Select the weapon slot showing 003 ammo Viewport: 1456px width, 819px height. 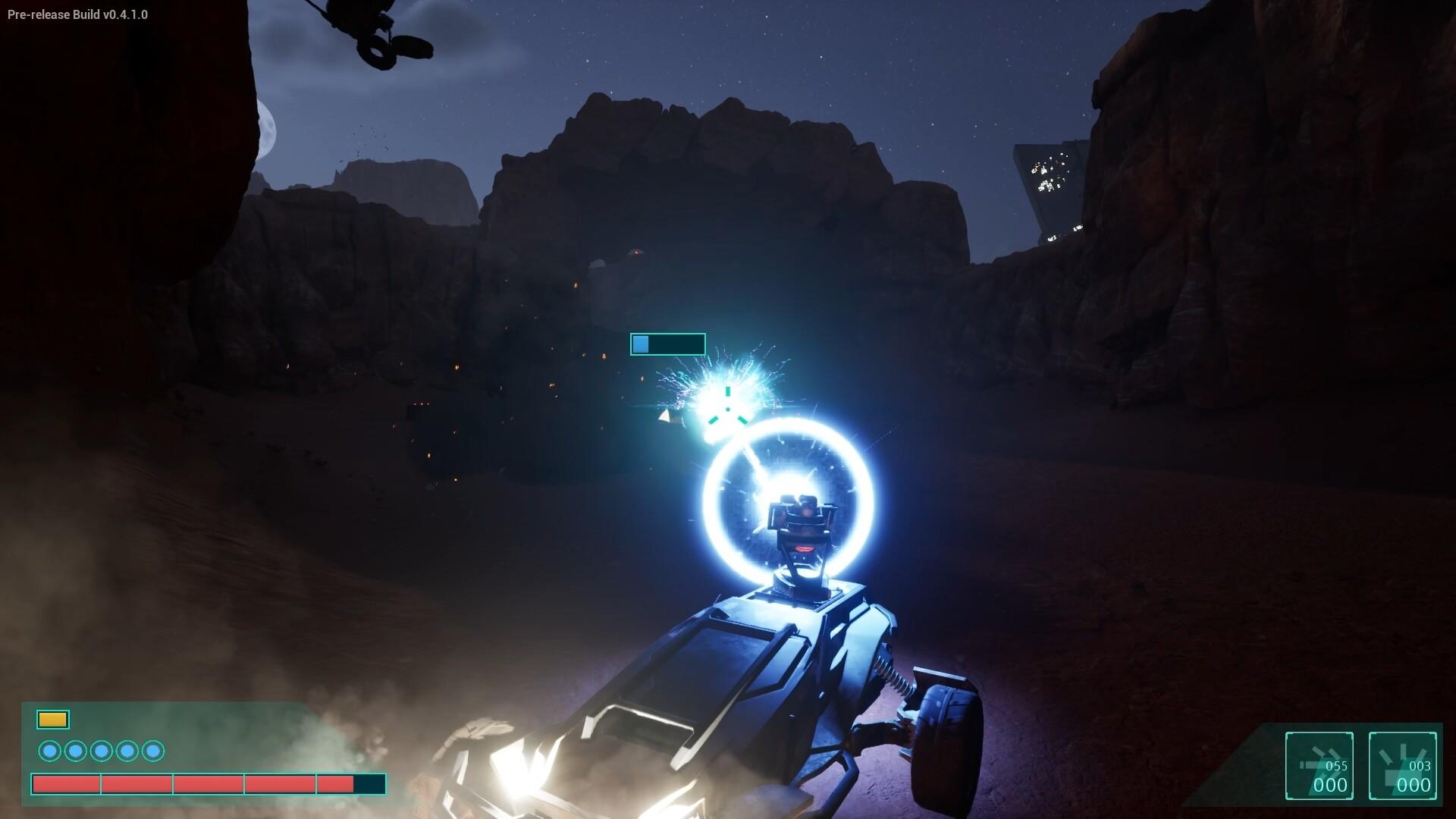point(1402,765)
